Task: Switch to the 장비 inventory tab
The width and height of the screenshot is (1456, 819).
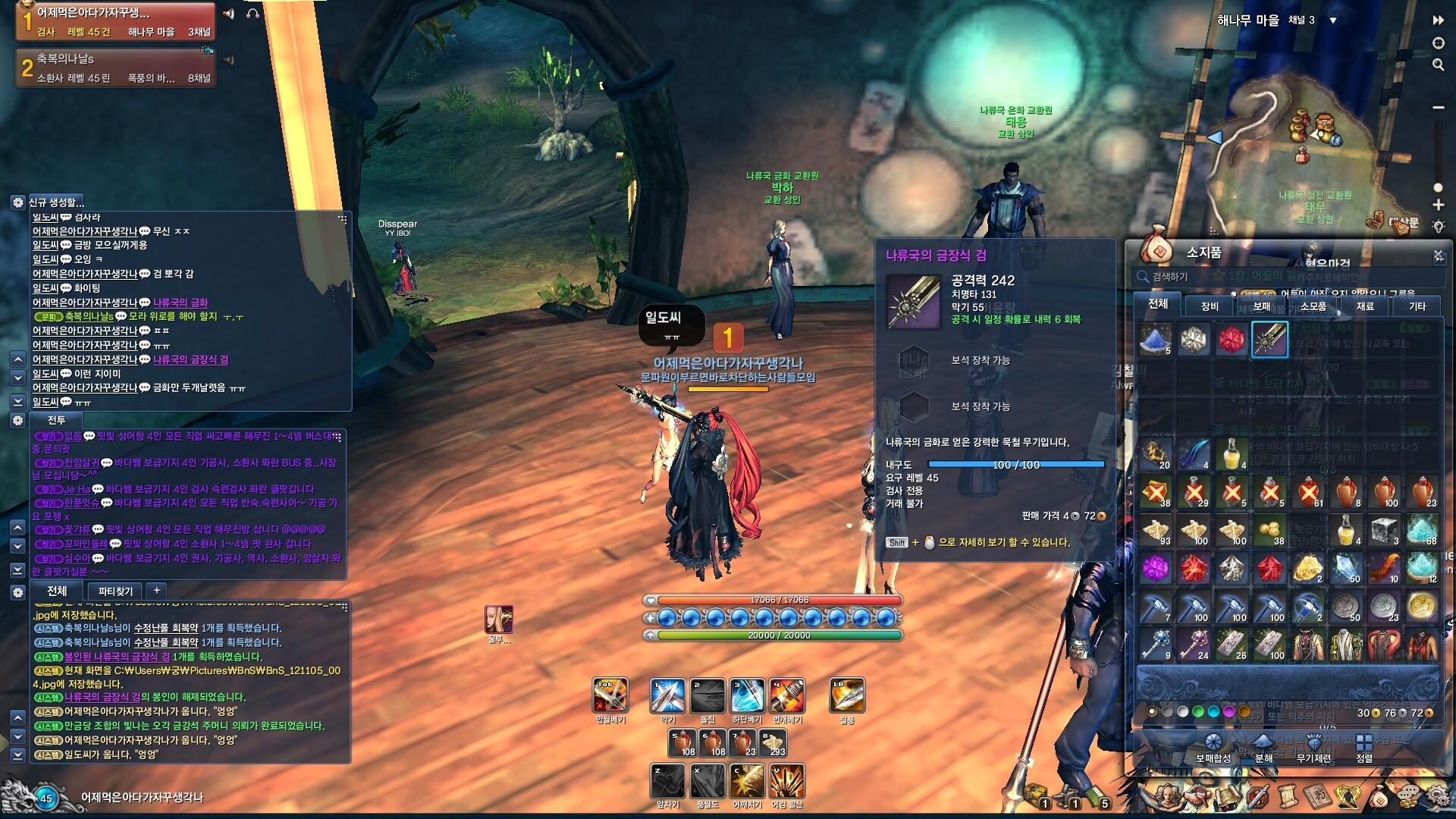Action: (1210, 306)
